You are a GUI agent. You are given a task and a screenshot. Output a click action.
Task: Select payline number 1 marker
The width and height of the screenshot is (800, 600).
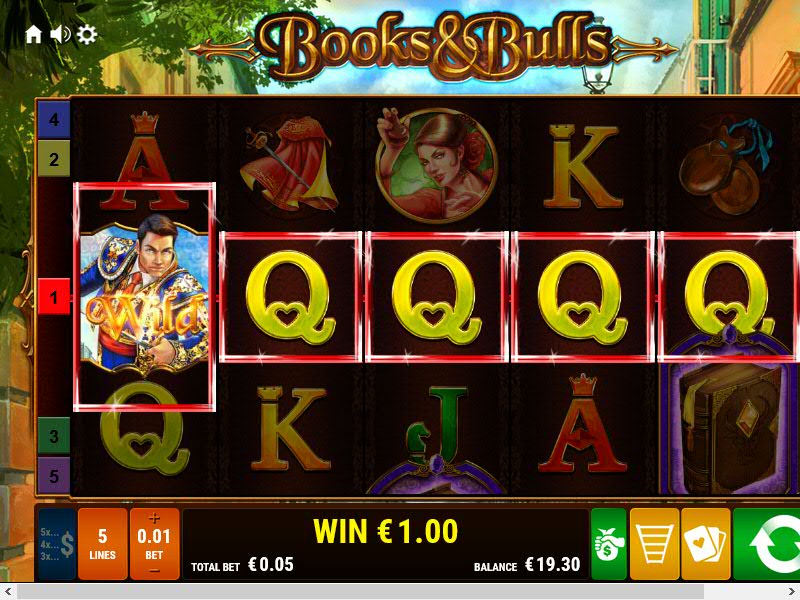click(x=54, y=297)
